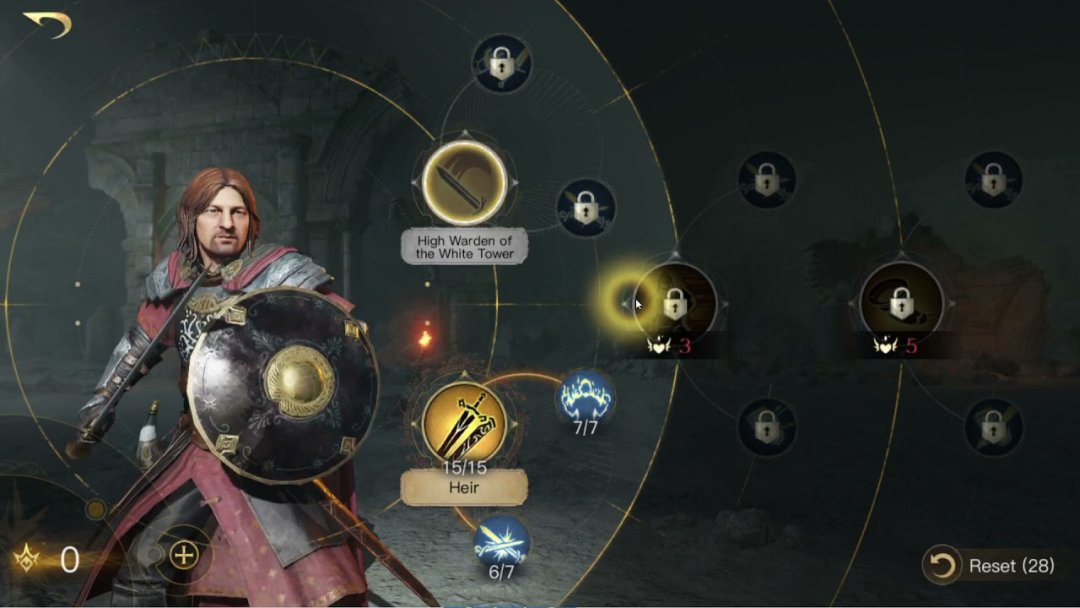The image size is (1080, 608).
Task: Go back using the gold arrow
Action: pos(47,24)
